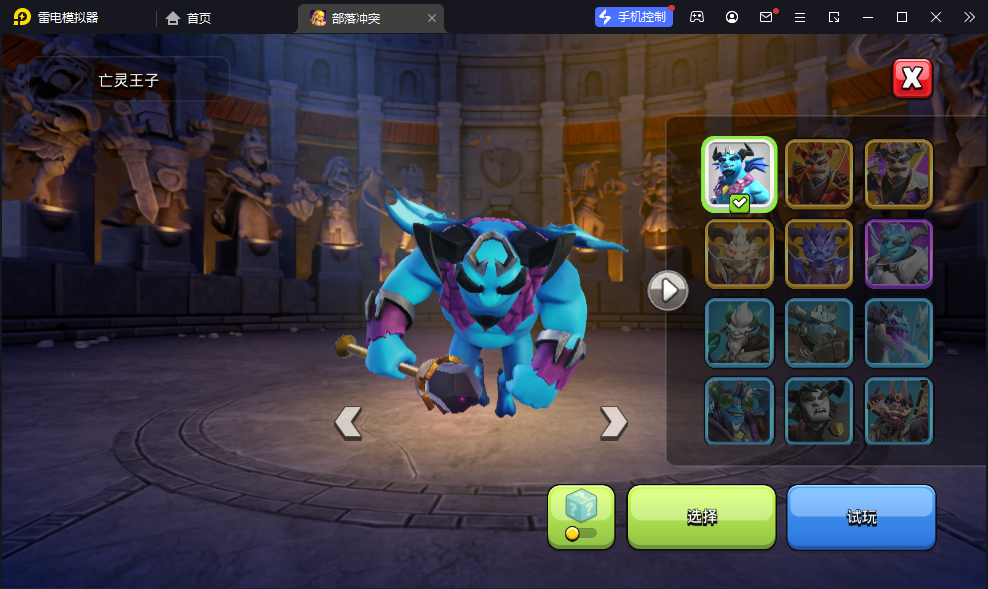Select the white-haired demon skin
This screenshot has width=988, height=589.
739,253
